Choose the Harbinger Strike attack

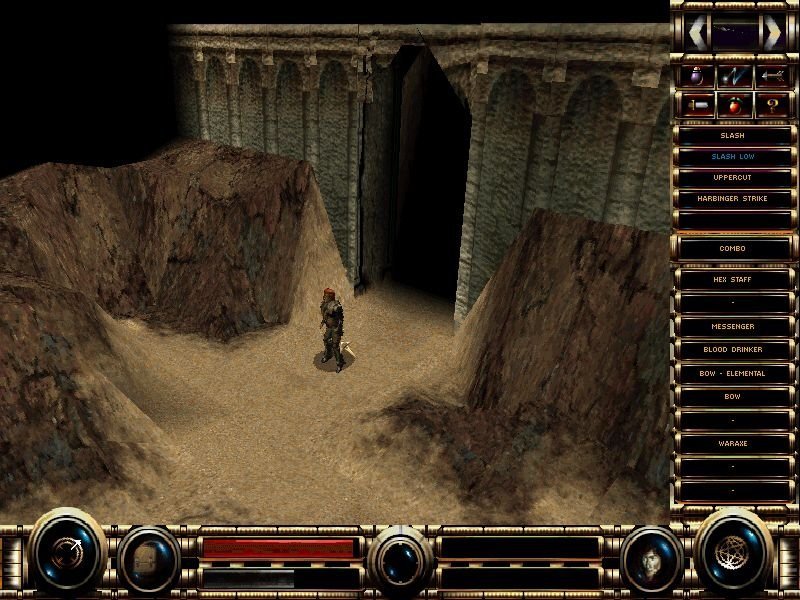click(x=733, y=199)
